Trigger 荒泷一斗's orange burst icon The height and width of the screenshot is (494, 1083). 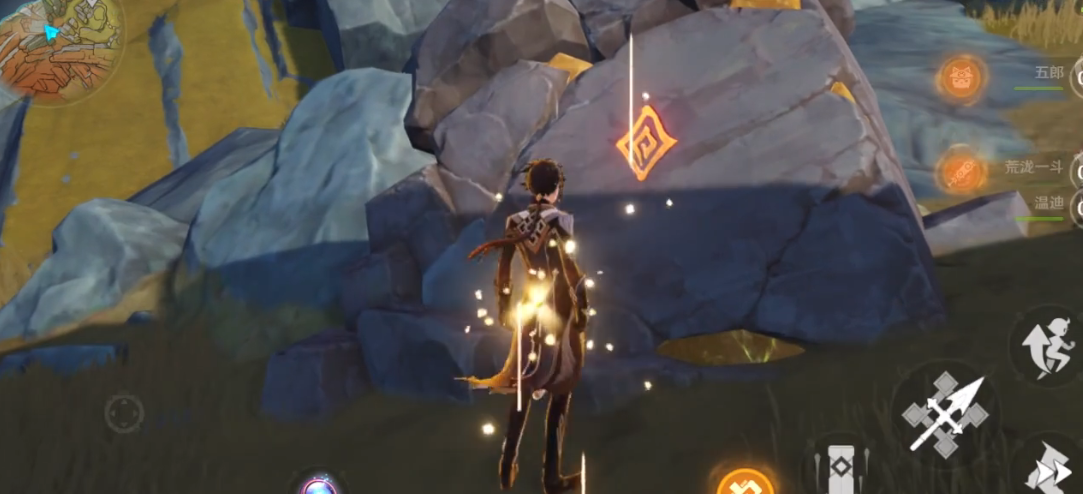[962, 171]
